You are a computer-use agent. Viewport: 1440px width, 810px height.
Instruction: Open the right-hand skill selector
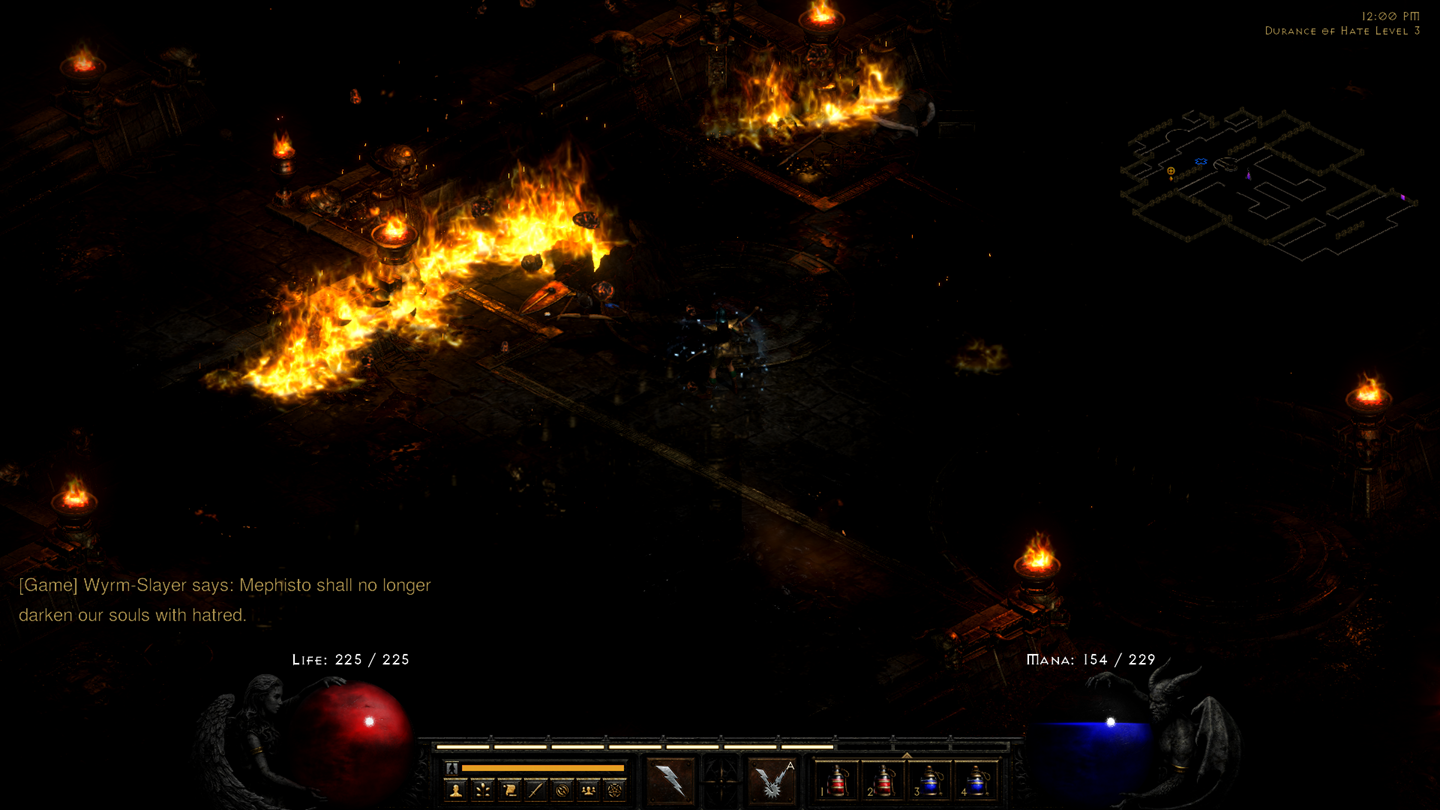(775, 782)
